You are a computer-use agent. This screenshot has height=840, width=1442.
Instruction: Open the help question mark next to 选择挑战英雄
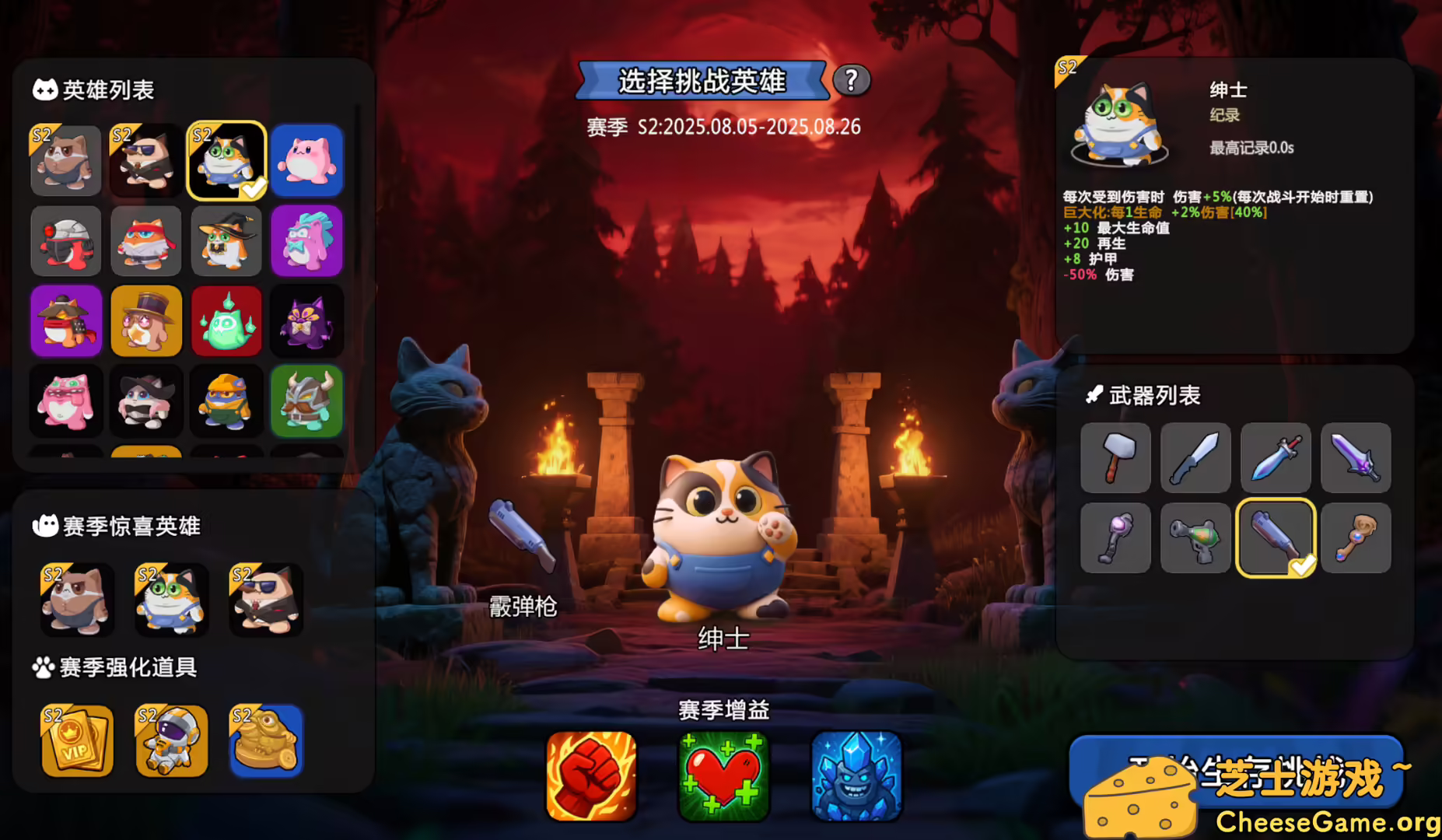[852, 80]
